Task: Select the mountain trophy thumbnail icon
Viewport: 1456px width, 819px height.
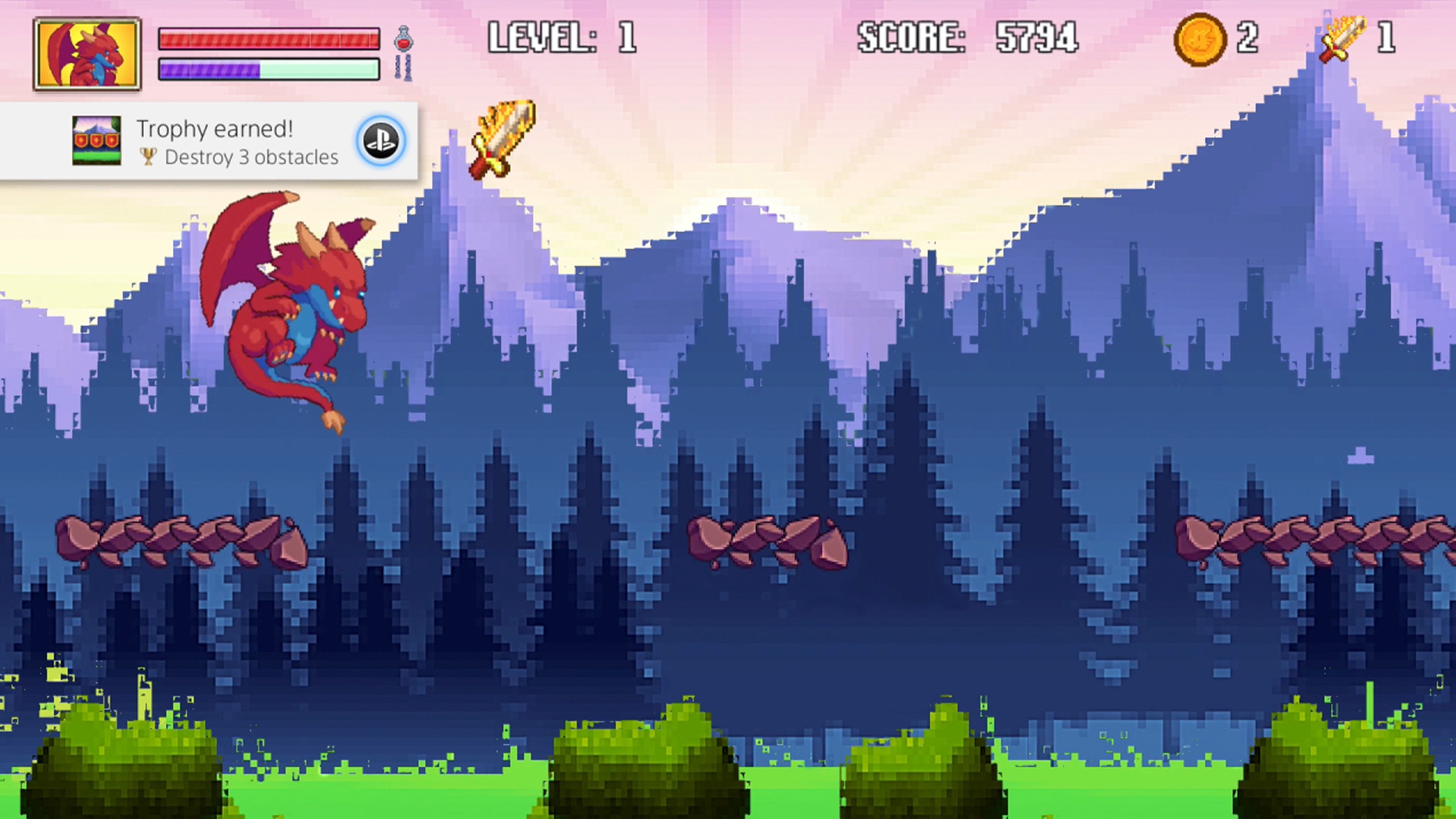Action: pyautogui.click(x=97, y=141)
